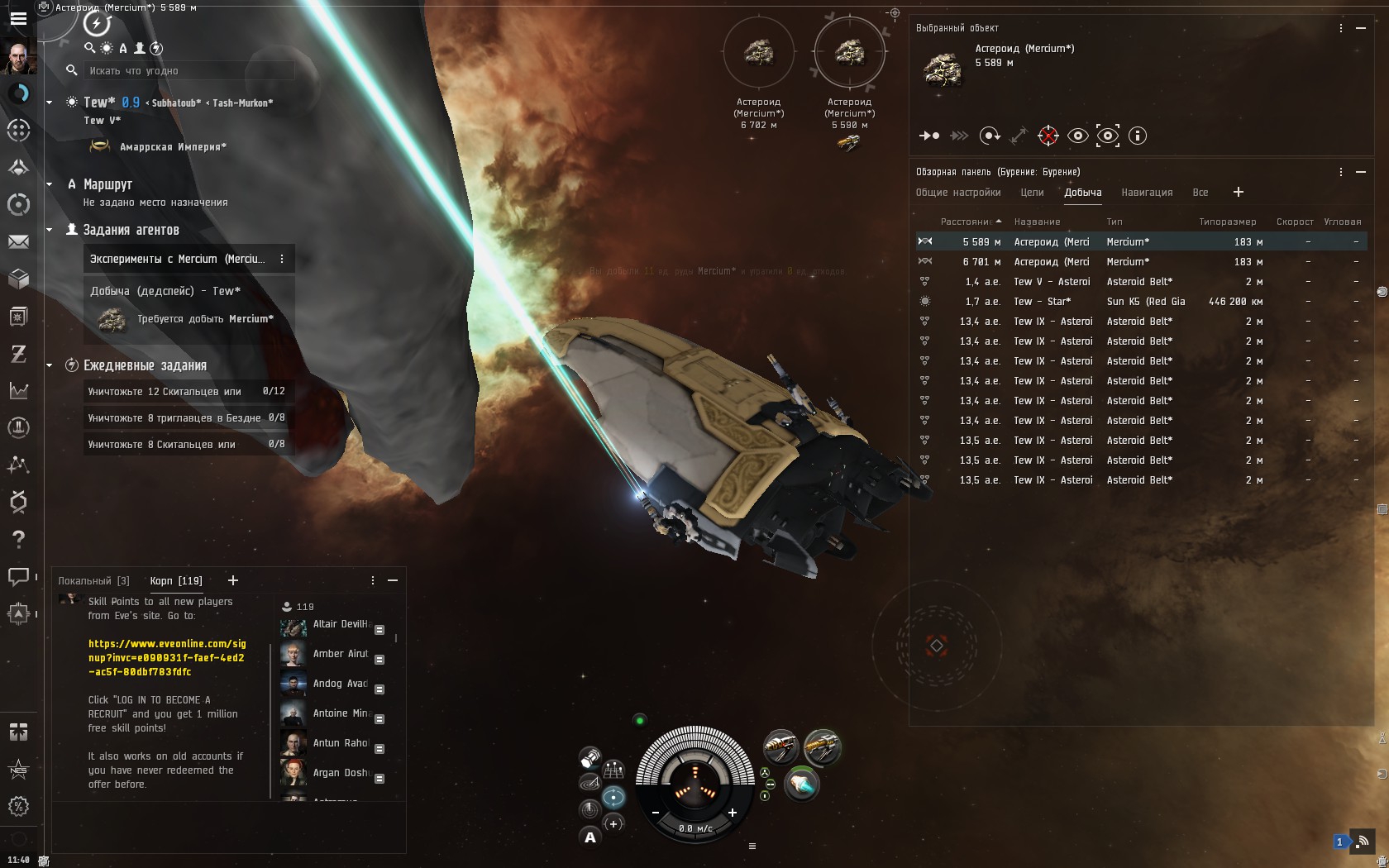1389x868 pixels.
Task: Open the mail envelope icon
Action: pyautogui.click(x=18, y=242)
